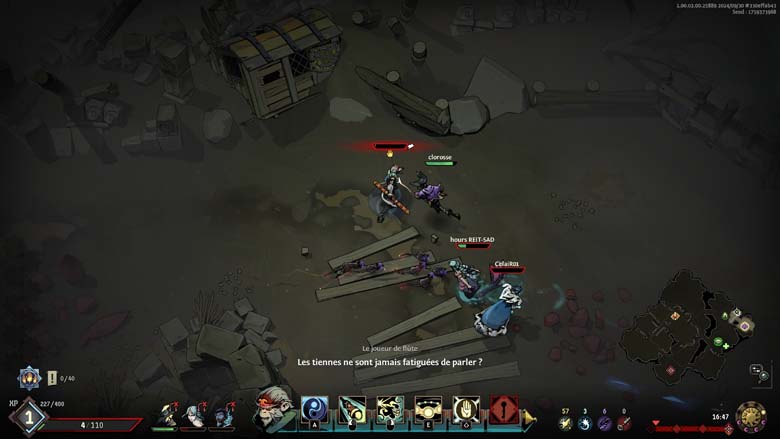Activate the yin-yang ability
780x439 pixels.
315,410
